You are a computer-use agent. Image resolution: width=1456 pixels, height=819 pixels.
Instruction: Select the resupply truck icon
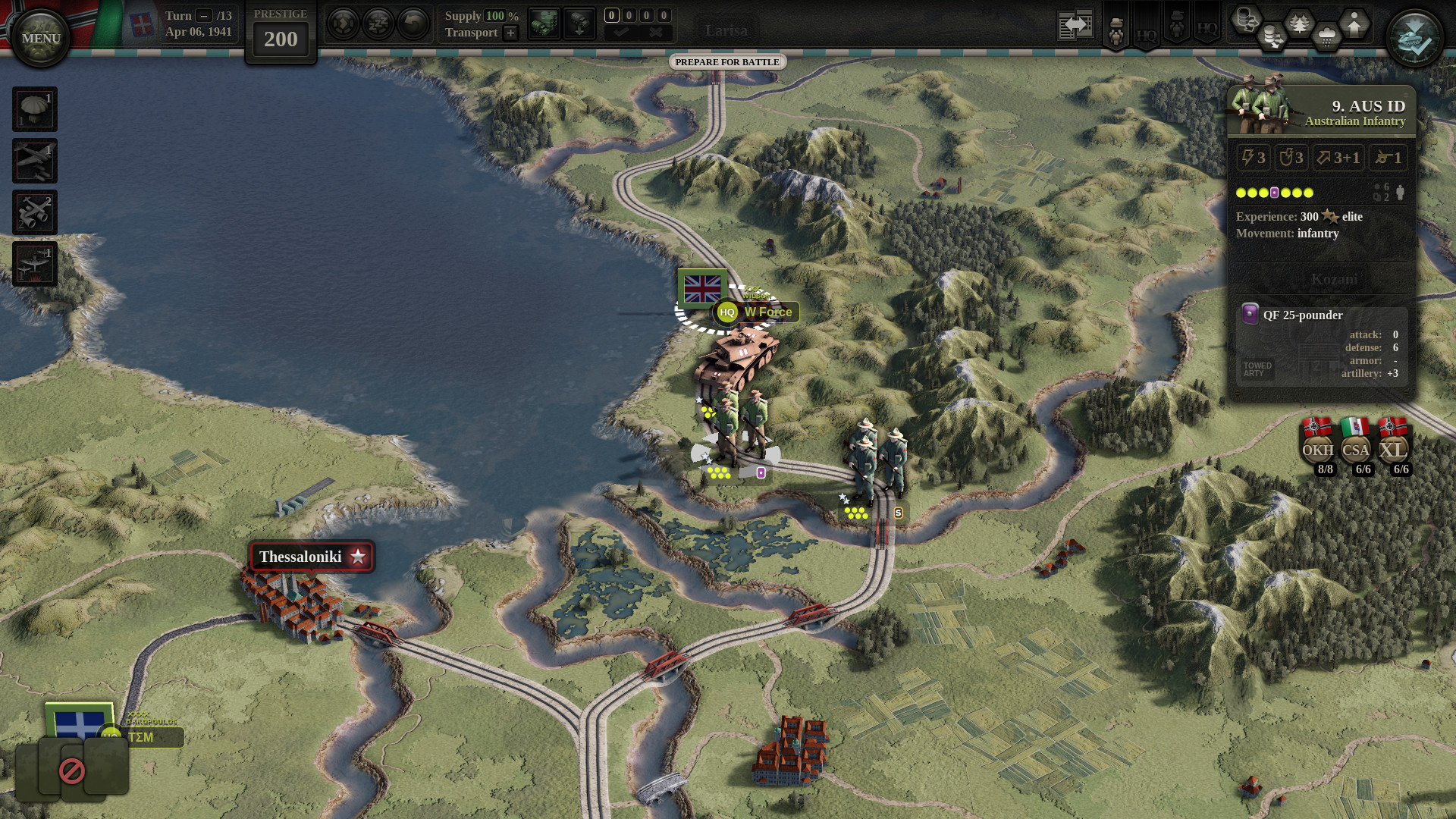click(x=544, y=23)
